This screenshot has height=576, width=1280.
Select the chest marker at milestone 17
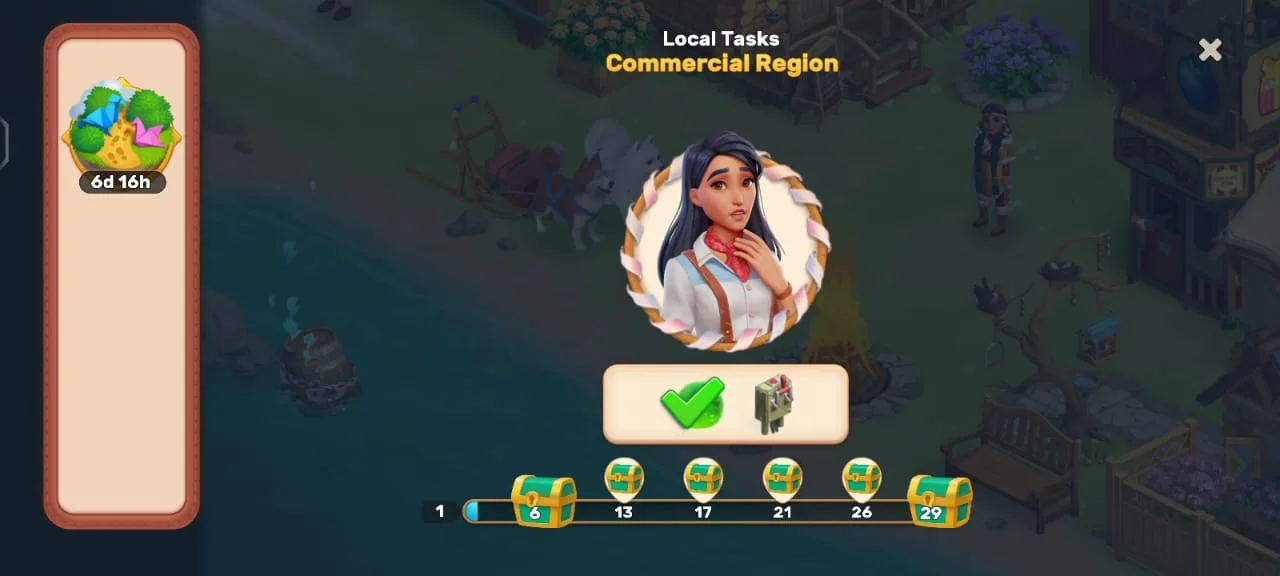click(x=703, y=480)
